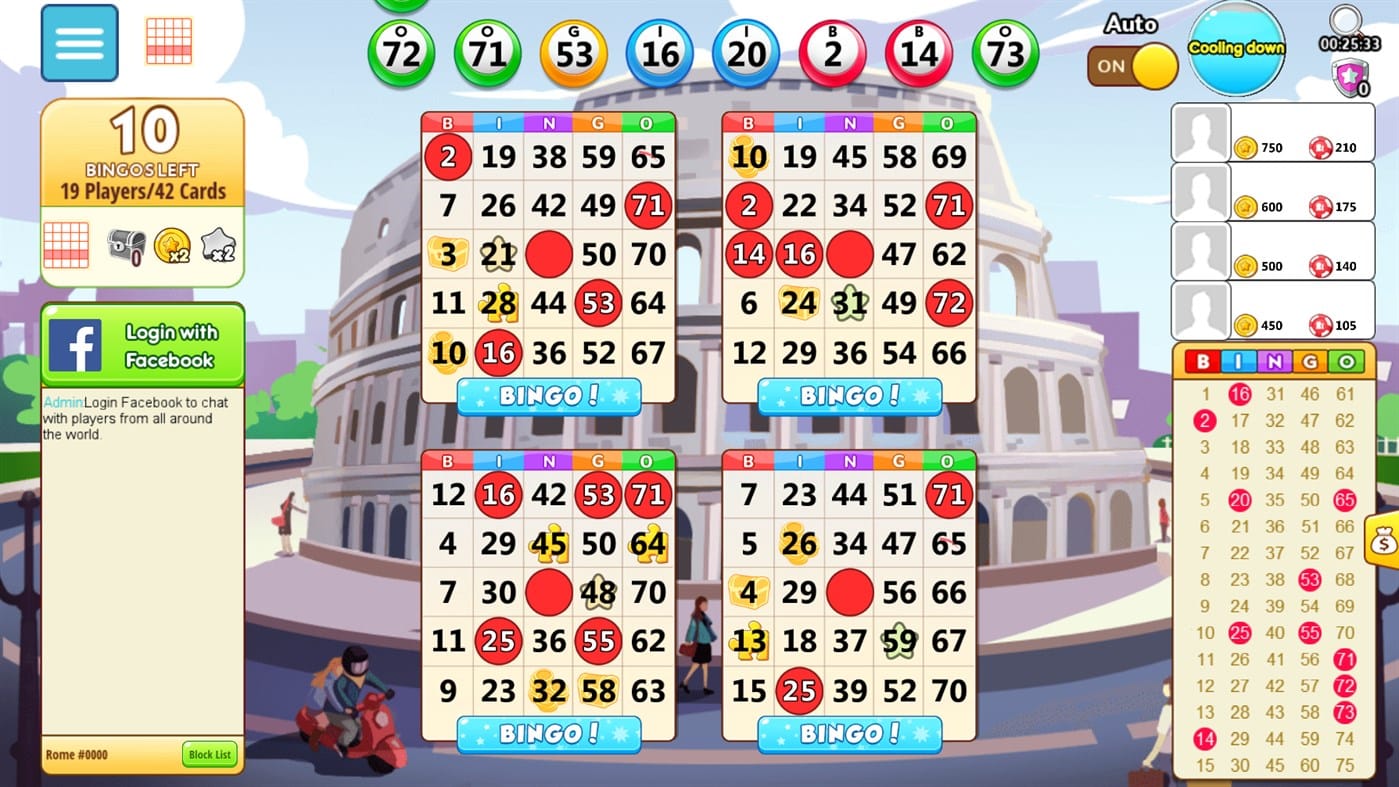
Task: Click BINGO! on the top-left card
Action: (548, 396)
